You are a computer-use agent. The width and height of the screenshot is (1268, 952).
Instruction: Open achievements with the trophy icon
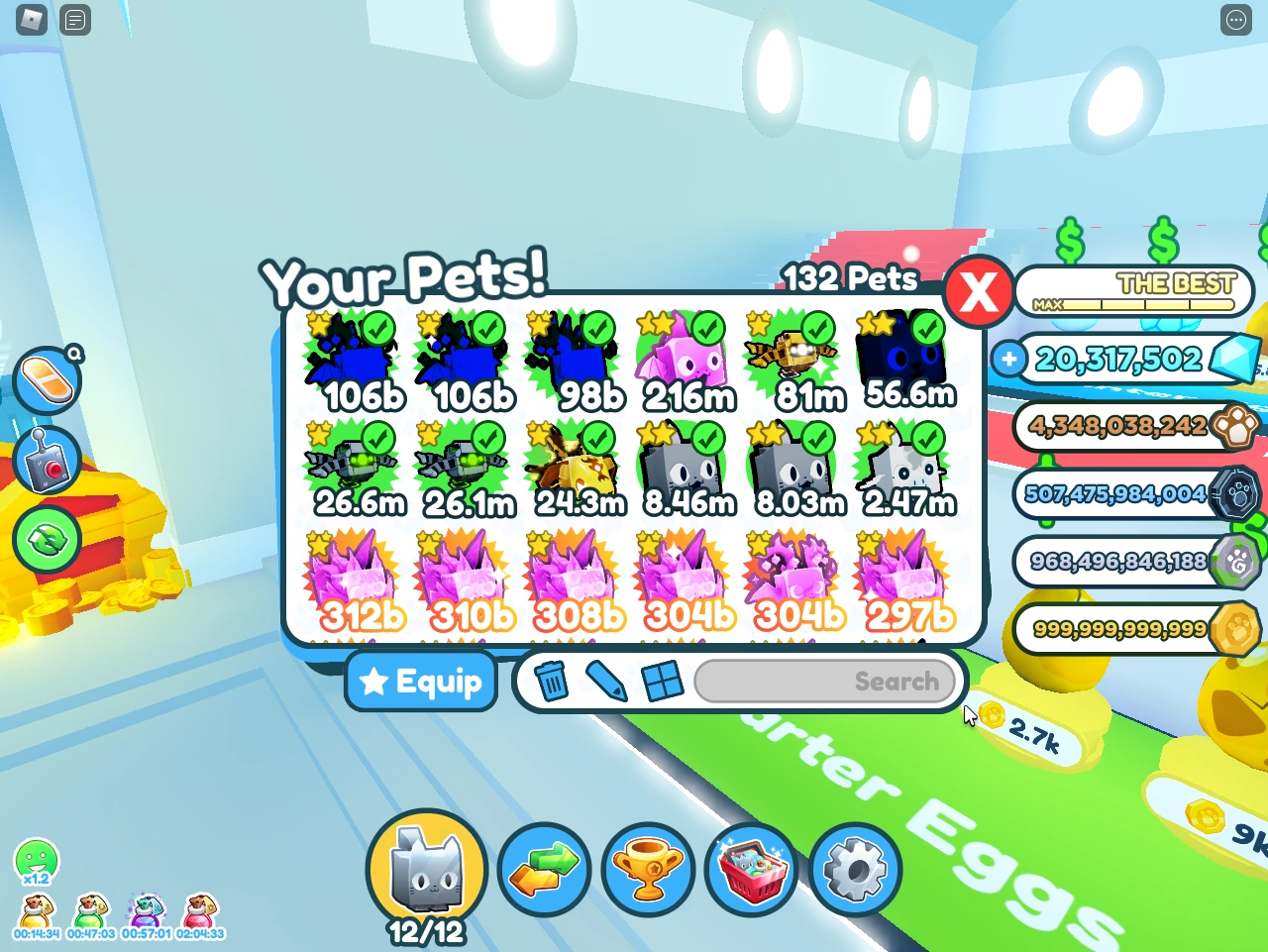click(648, 869)
